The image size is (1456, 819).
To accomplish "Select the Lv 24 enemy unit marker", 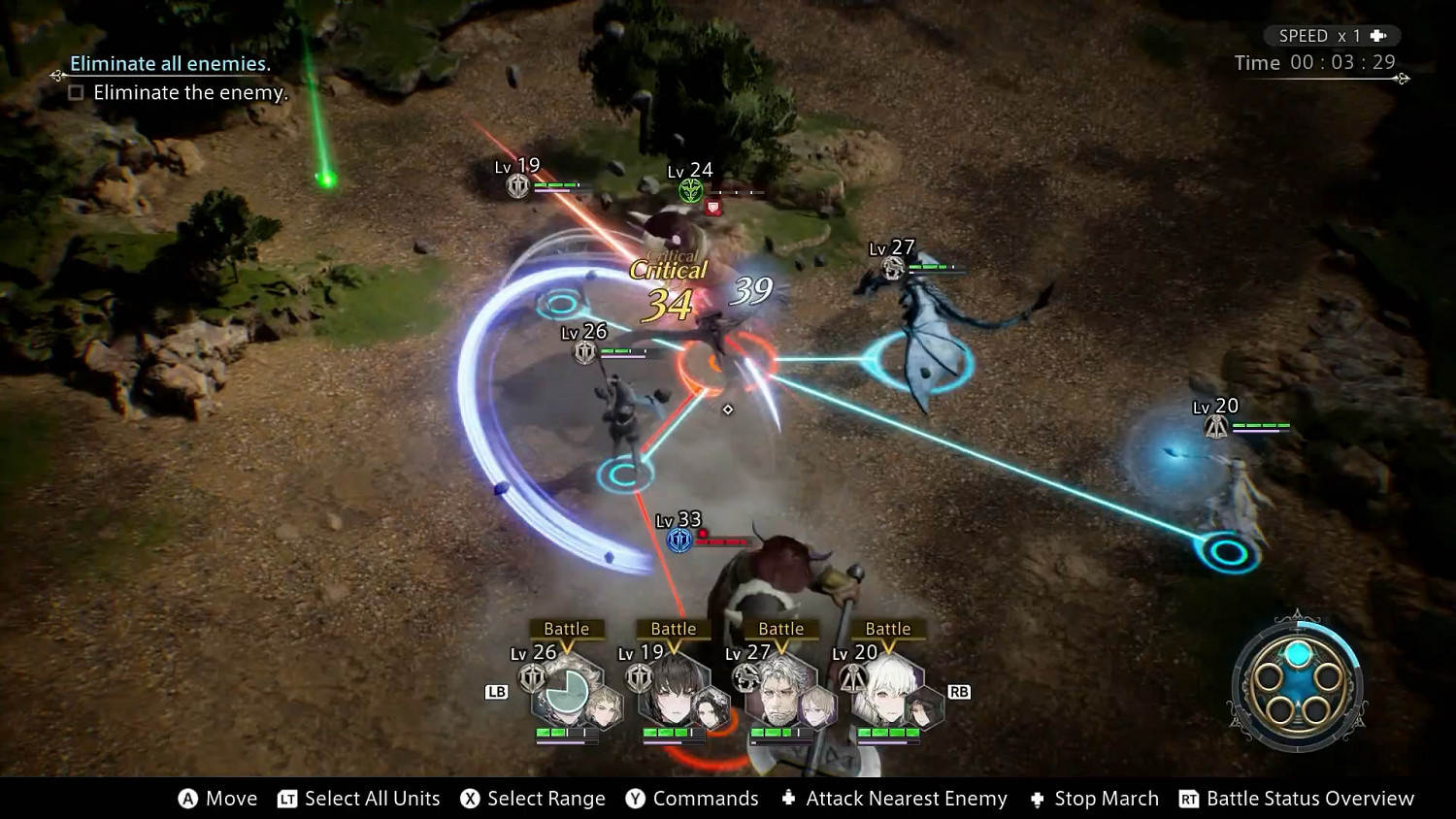I will pos(690,190).
